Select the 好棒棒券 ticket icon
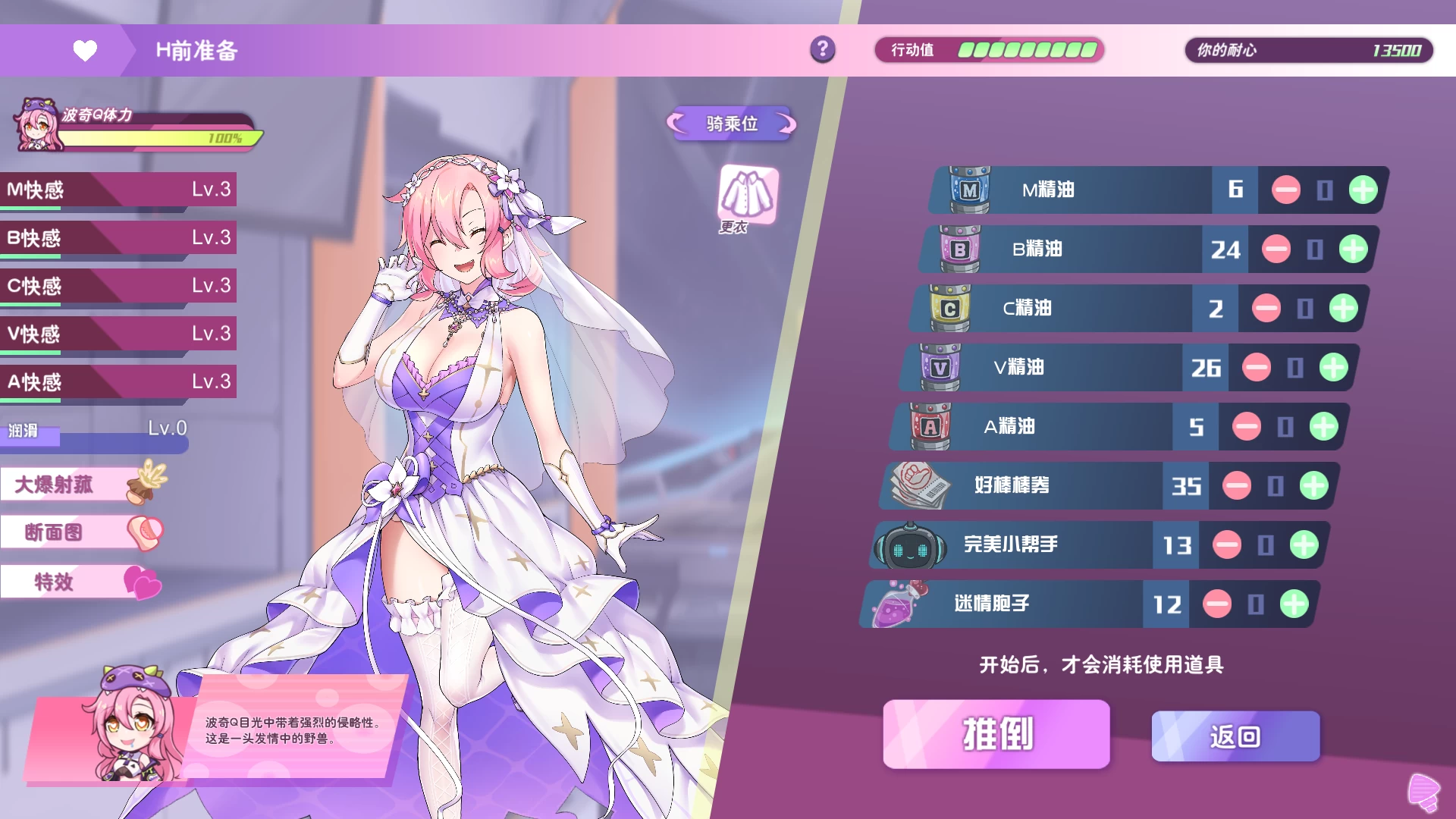This screenshot has width=1456, height=819. (x=916, y=486)
